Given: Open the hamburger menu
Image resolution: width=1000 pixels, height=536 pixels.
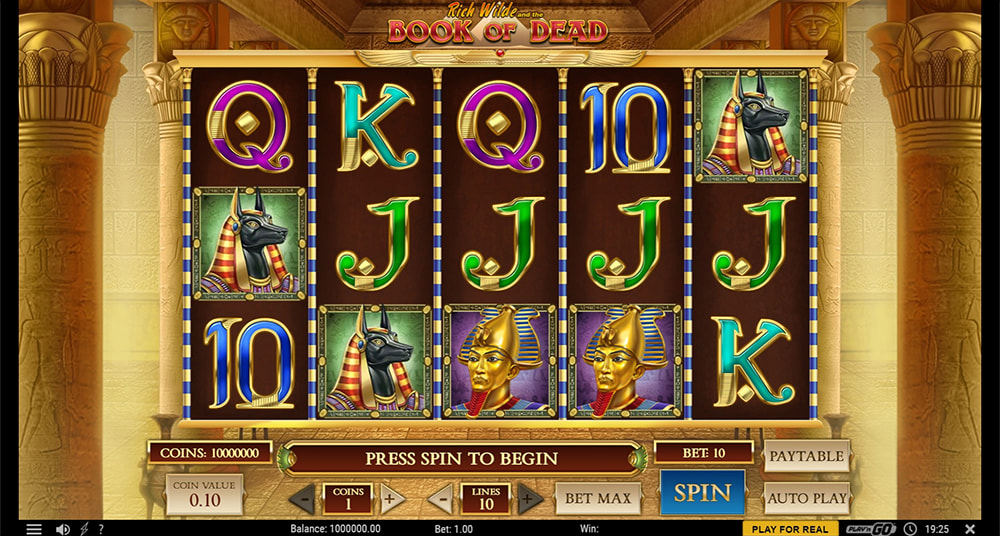Looking at the screenshot, I should click(34, 528).
